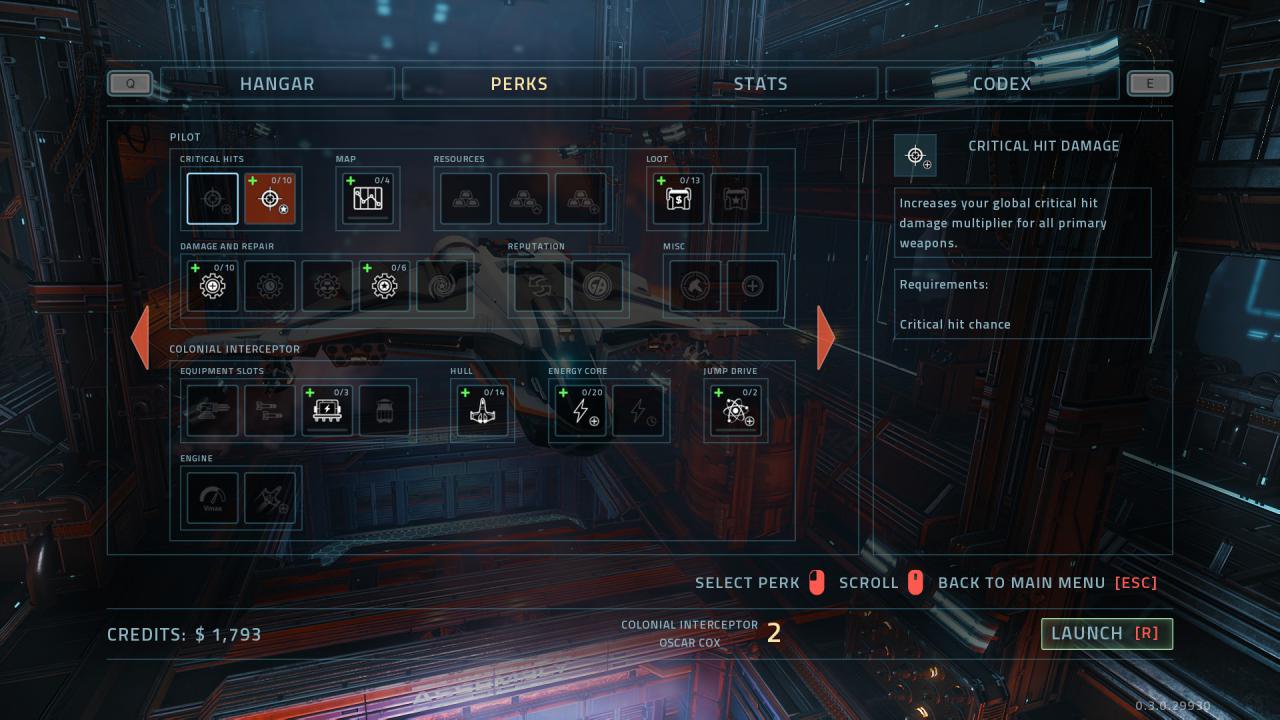Select the Perks tab
This screenshot has height=720, width=1280.
pyautogui.click(x=519, y=84)
